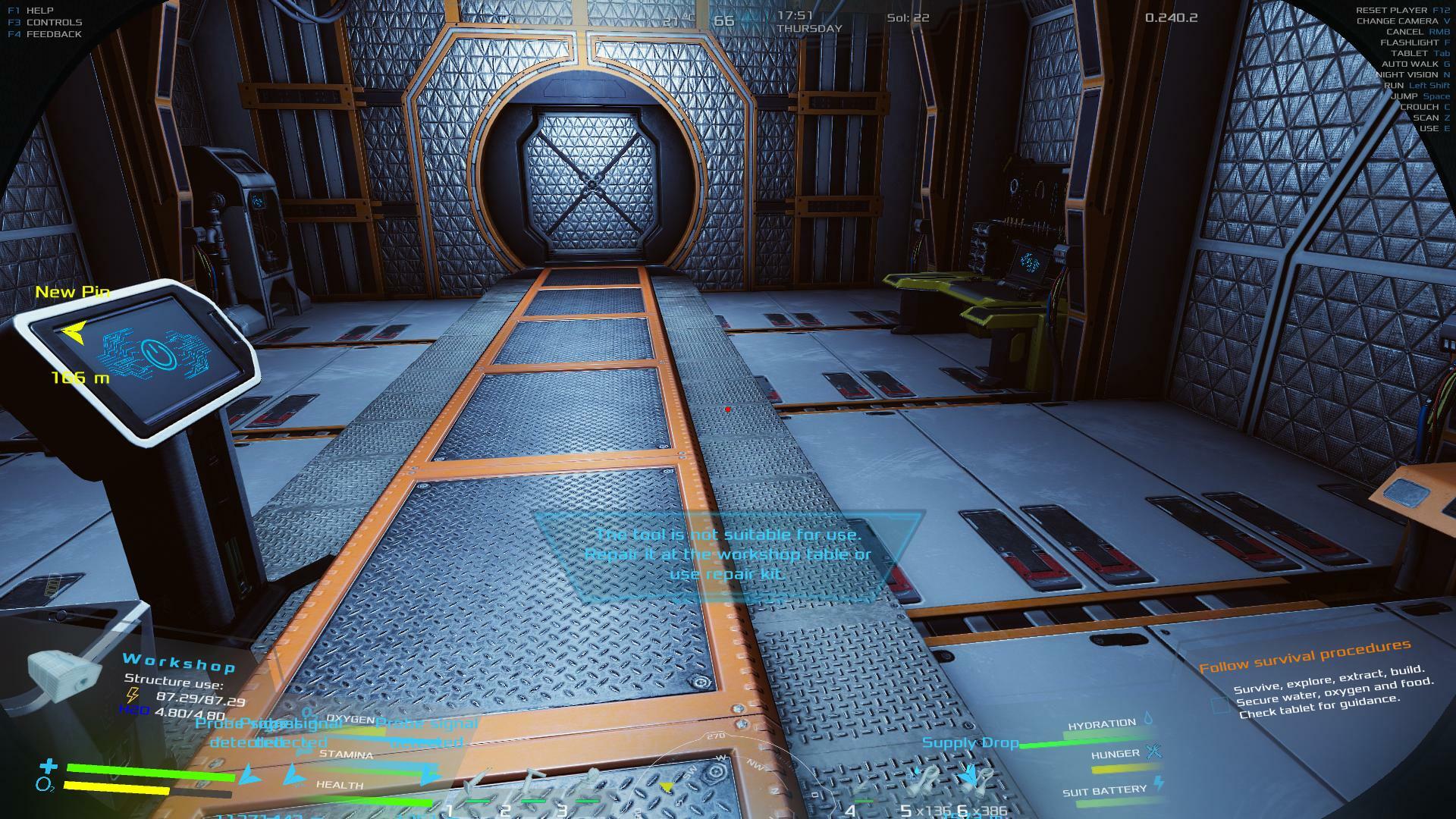The image size is (1456, 819).
Task: Click the Follow survival procedures objective
Action: [1304, 656]
